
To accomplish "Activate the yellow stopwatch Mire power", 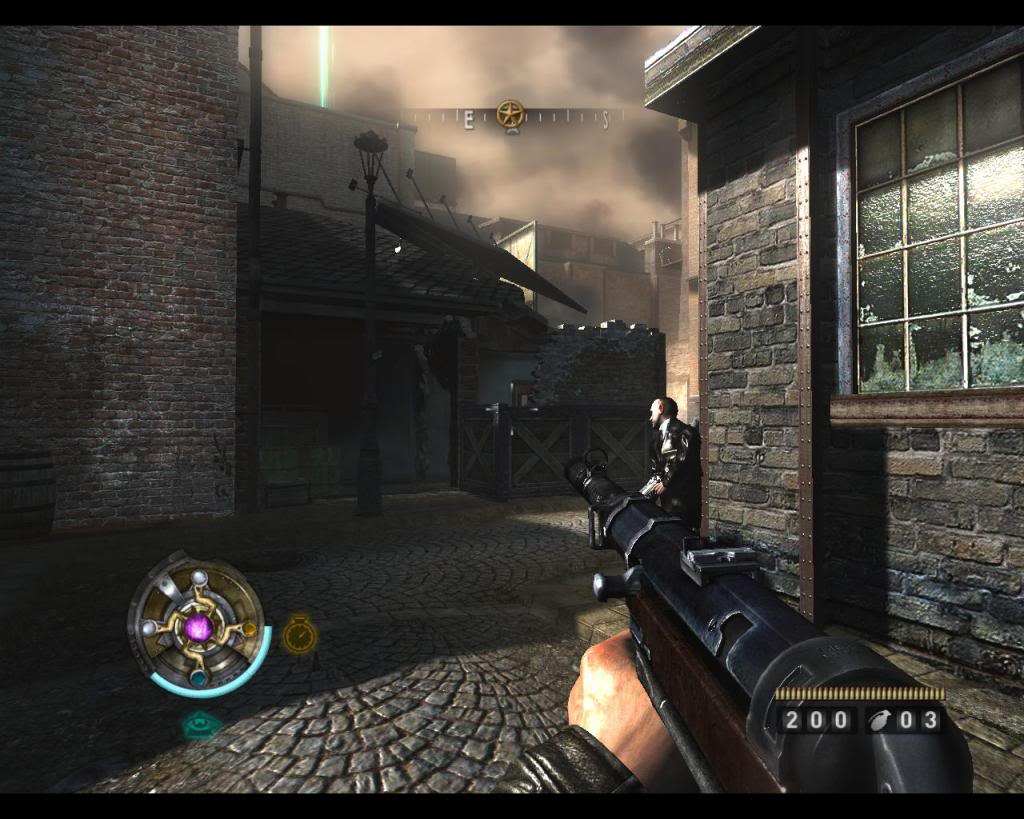I will pos(299,634).
